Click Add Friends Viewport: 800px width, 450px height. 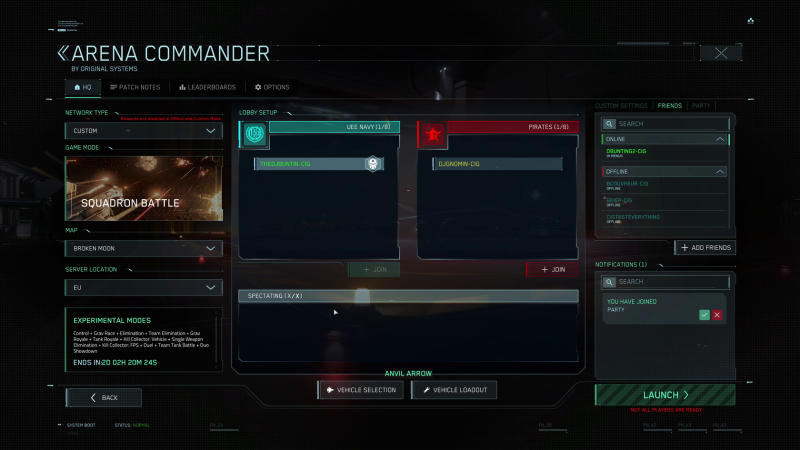[x=705, y=247]
